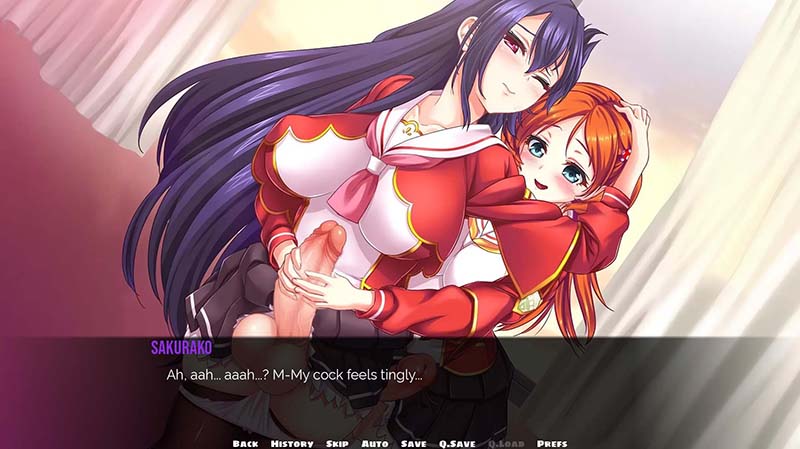Activate Skip to fast-forward dialogue
This screenshot has width=800, height=449.
tap(337, 443)
